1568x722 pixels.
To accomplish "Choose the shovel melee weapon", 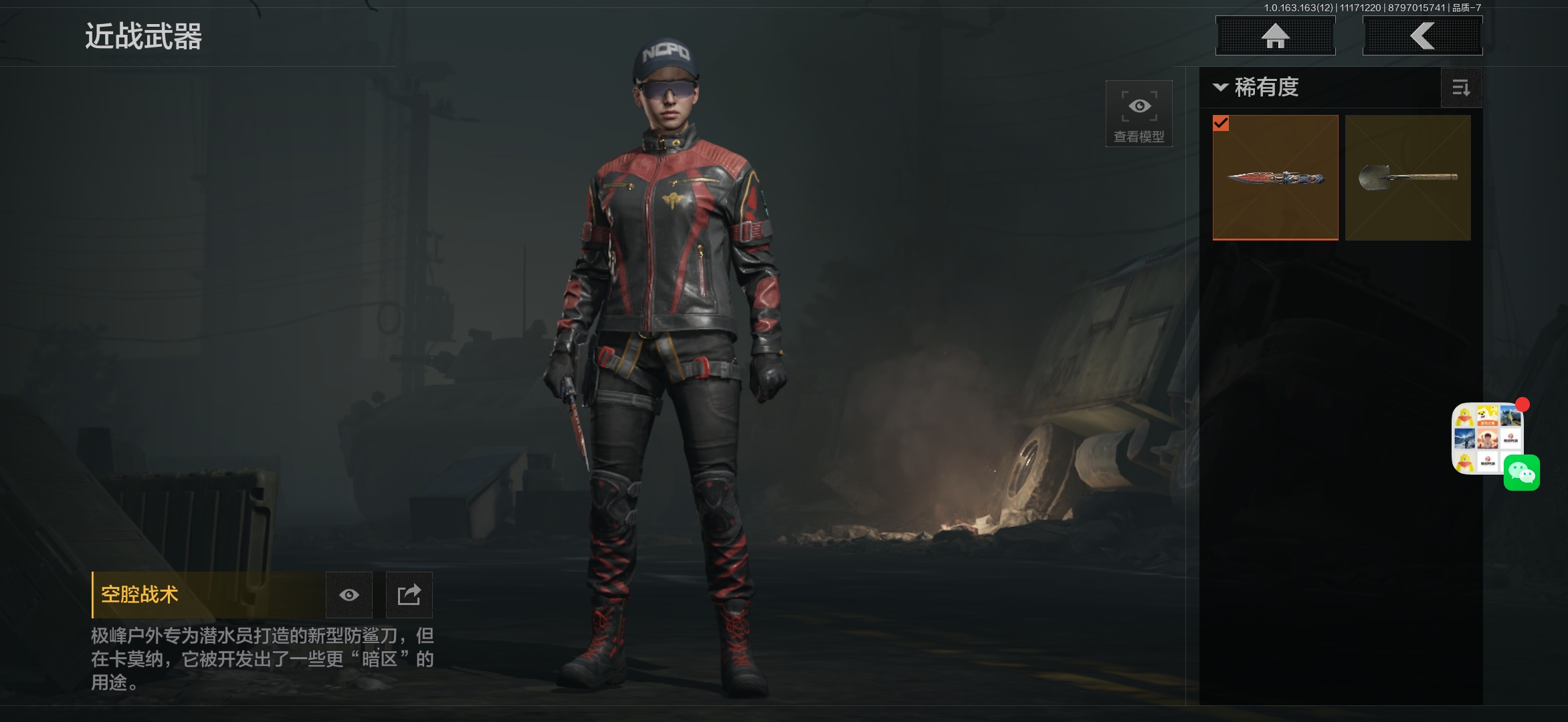I will coord(1407,178).
